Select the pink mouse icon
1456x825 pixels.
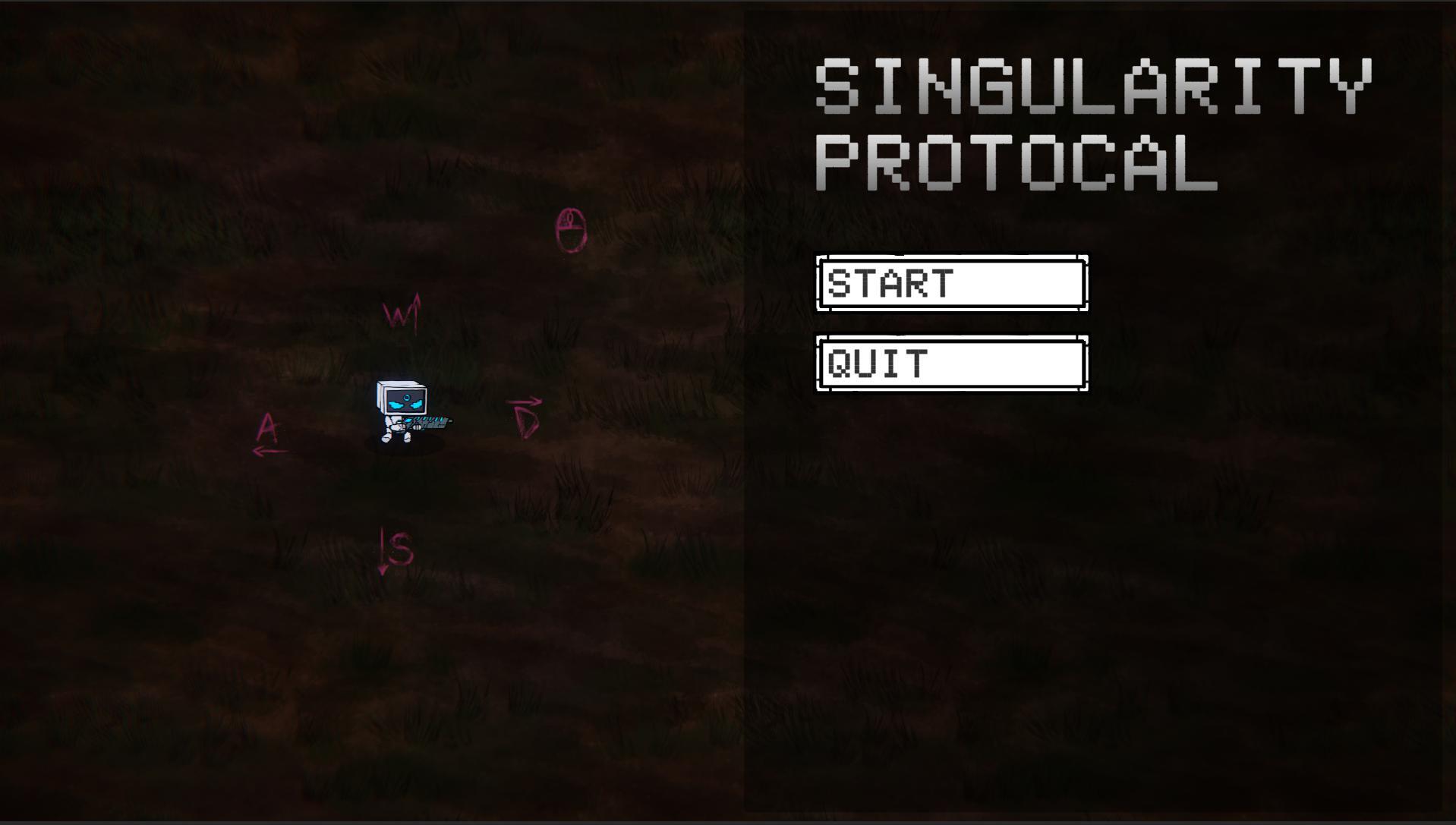pos(571,230)
